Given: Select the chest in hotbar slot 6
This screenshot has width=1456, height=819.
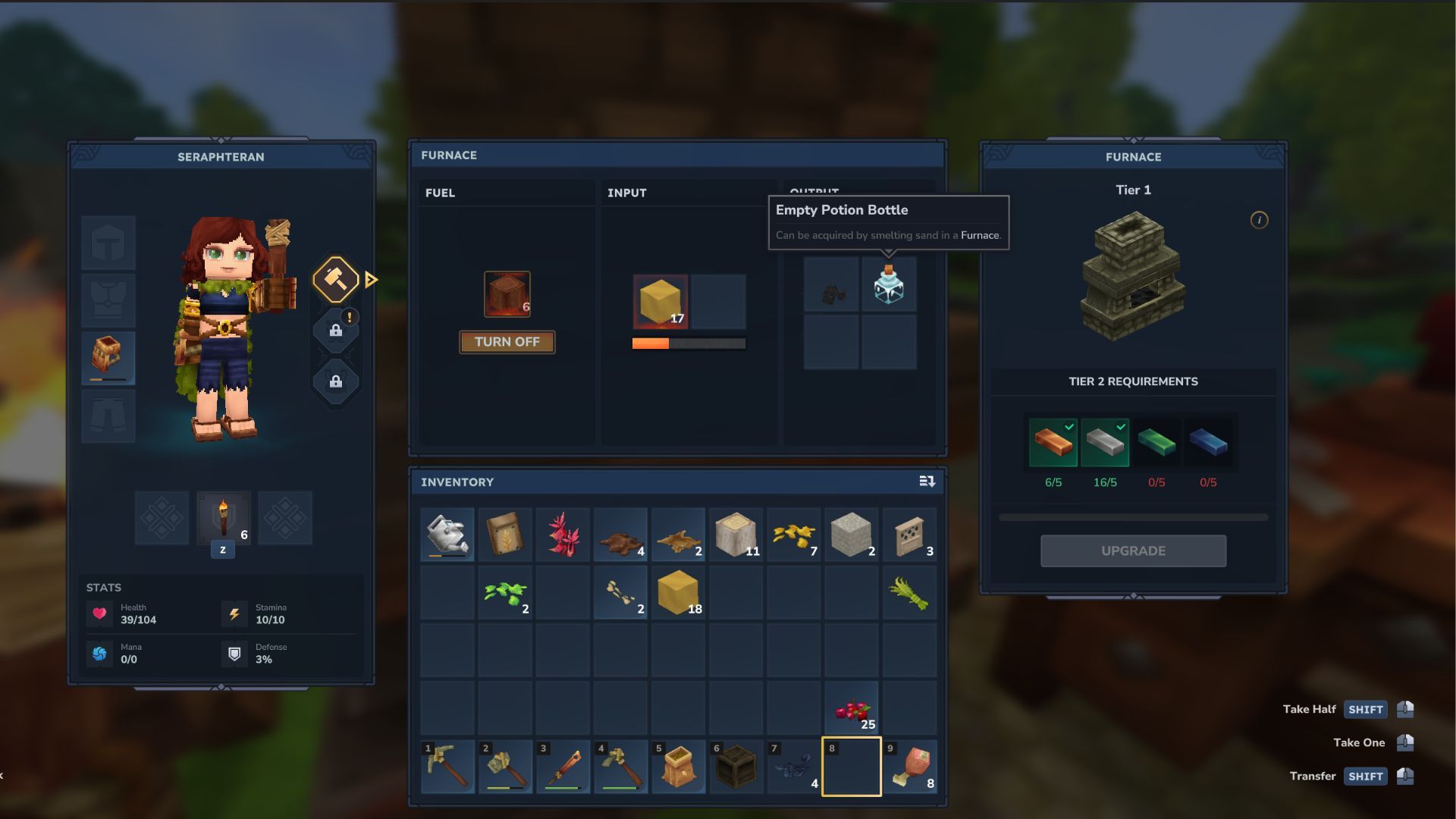Looking at the screenshot, I should (x=736, y=767).
